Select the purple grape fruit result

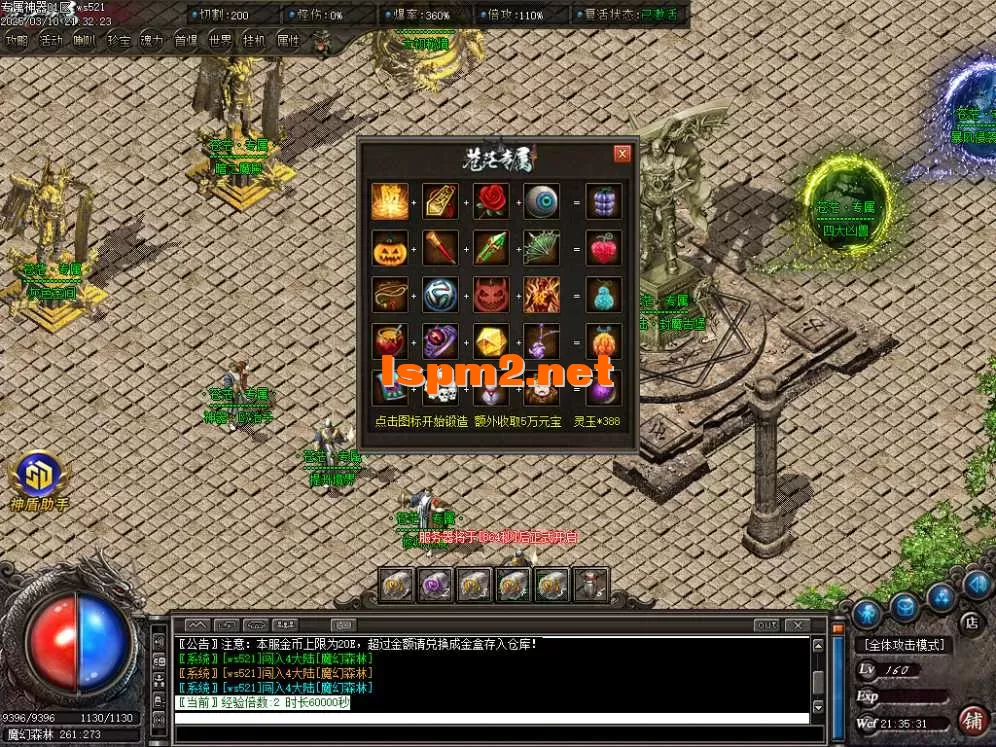pyautogui.click(x=603, y=201)
